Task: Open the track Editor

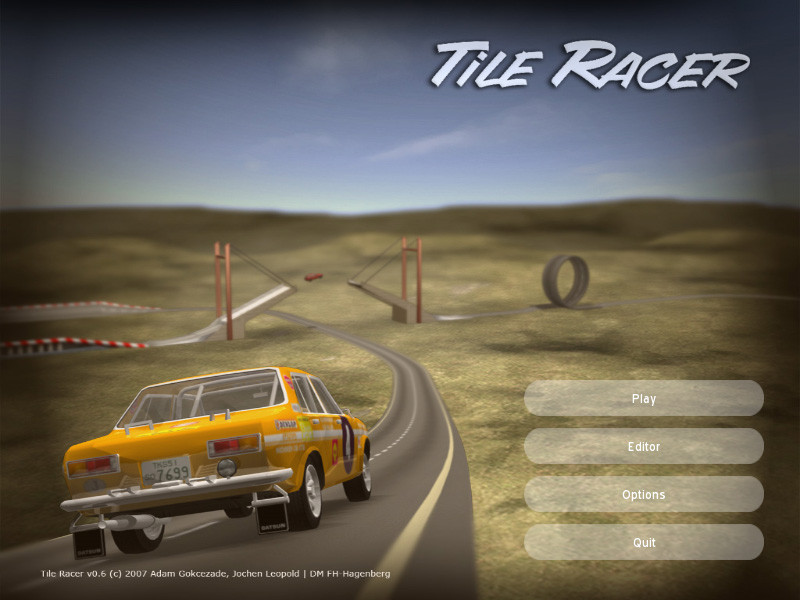Action: tap(644, 446)
